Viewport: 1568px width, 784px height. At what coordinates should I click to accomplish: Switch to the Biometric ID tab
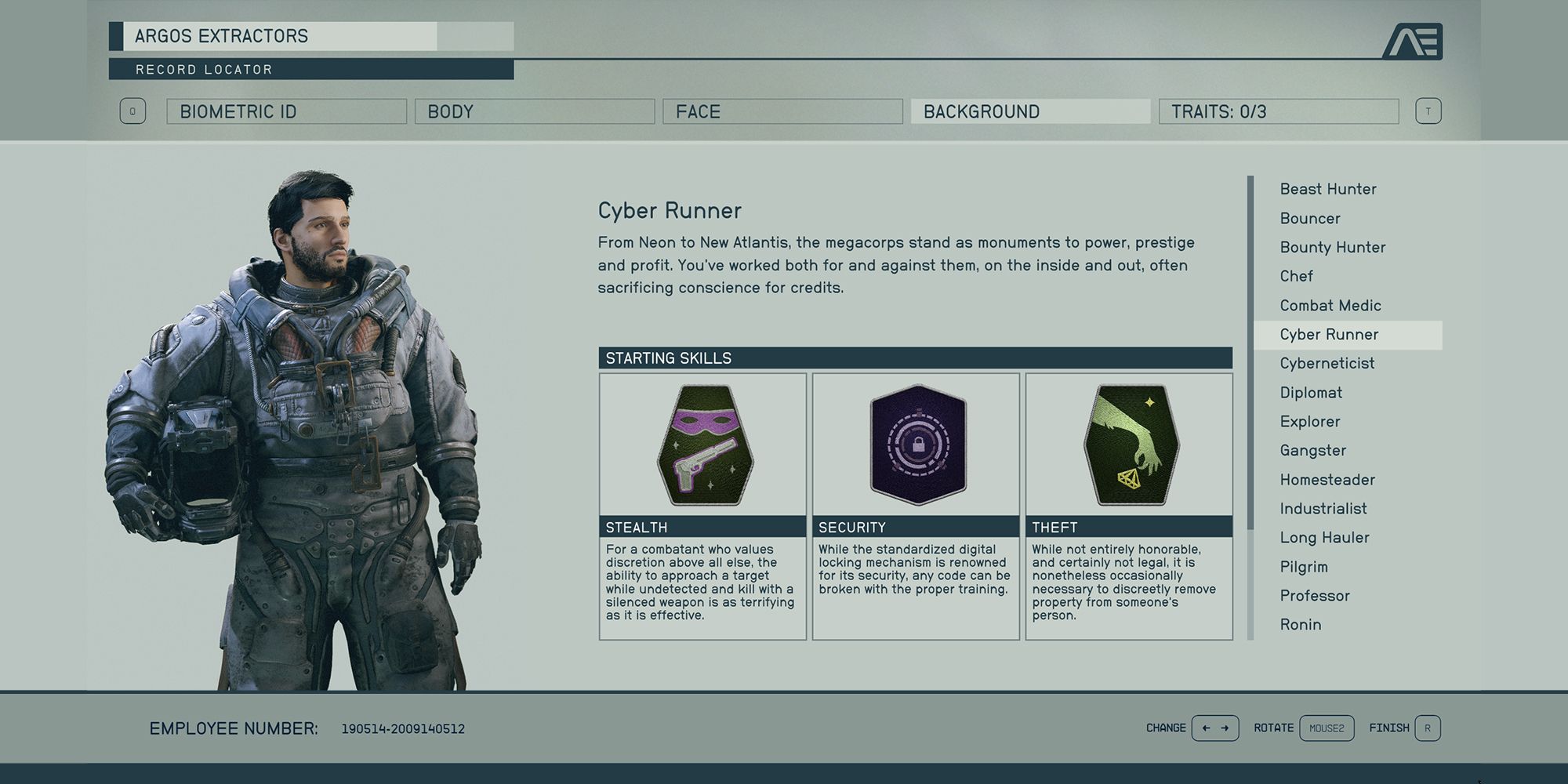(x=286, y=111)
